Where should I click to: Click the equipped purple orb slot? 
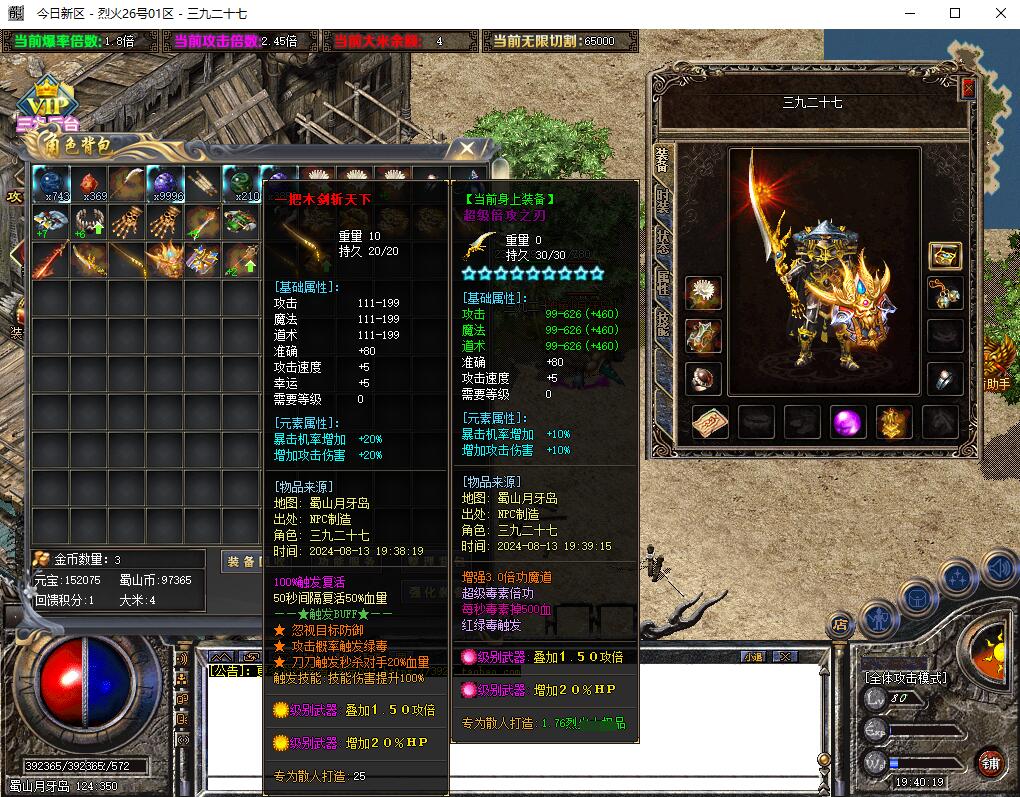tap(849, 422)
